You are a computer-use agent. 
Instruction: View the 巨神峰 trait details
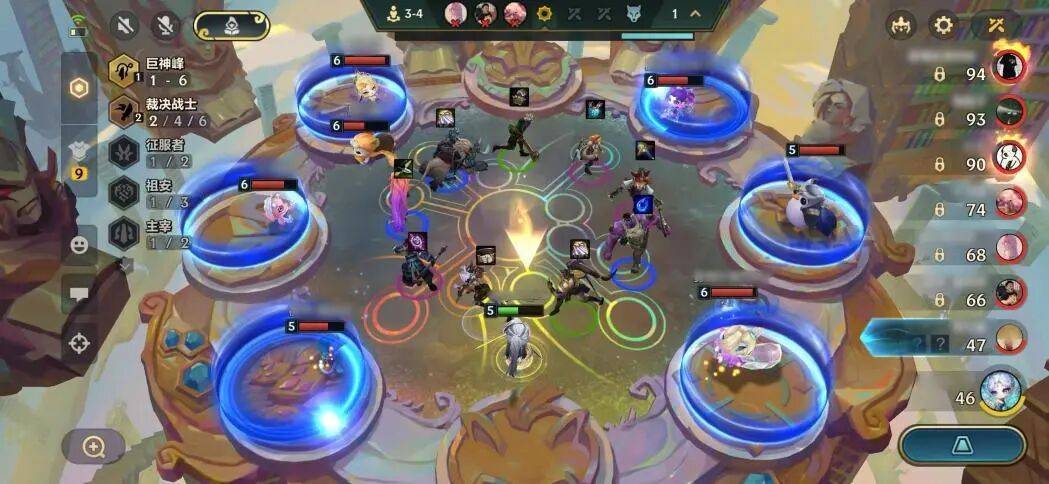point(125,70)
